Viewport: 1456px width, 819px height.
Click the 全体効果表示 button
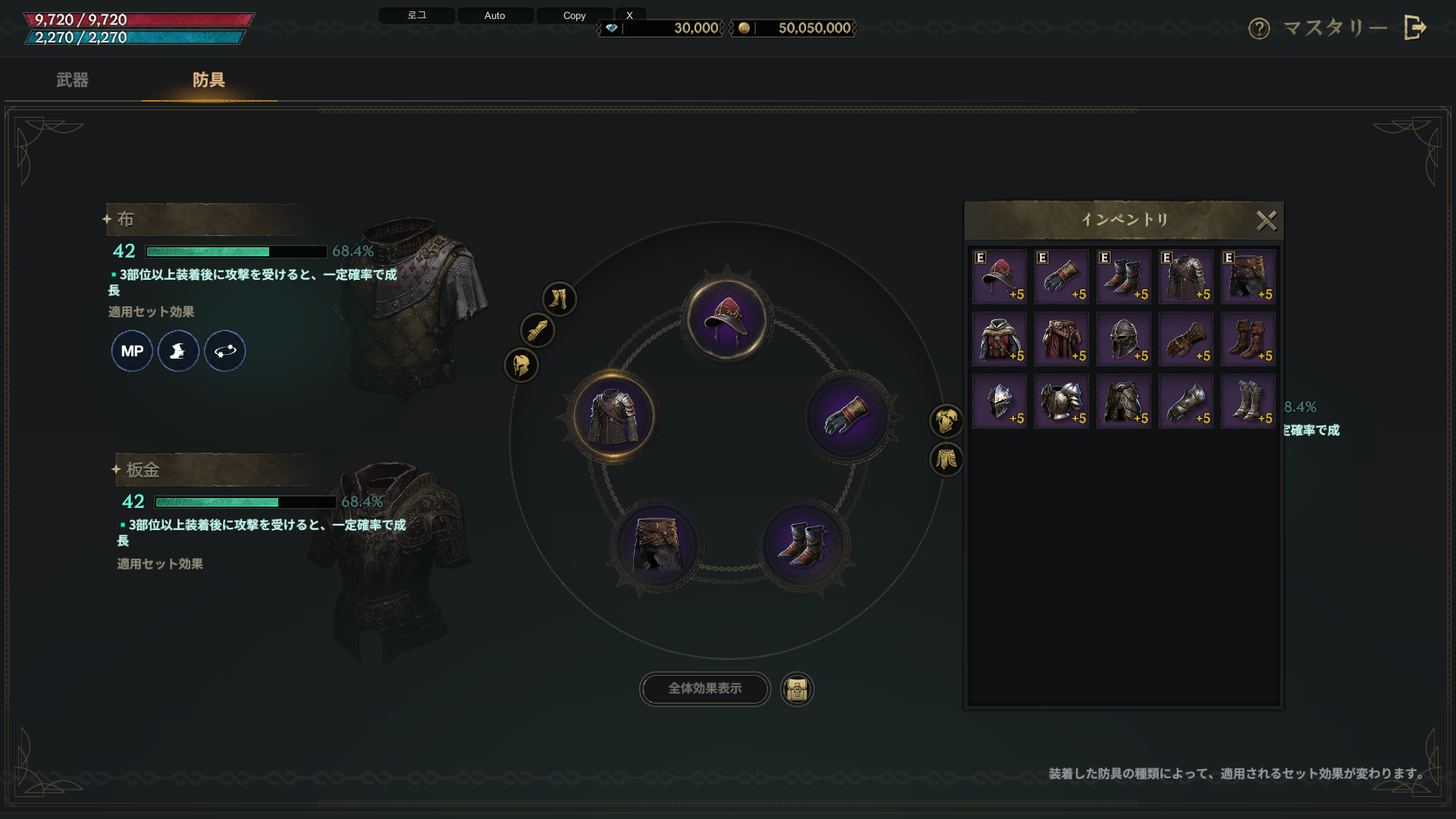tap(704, 689)
